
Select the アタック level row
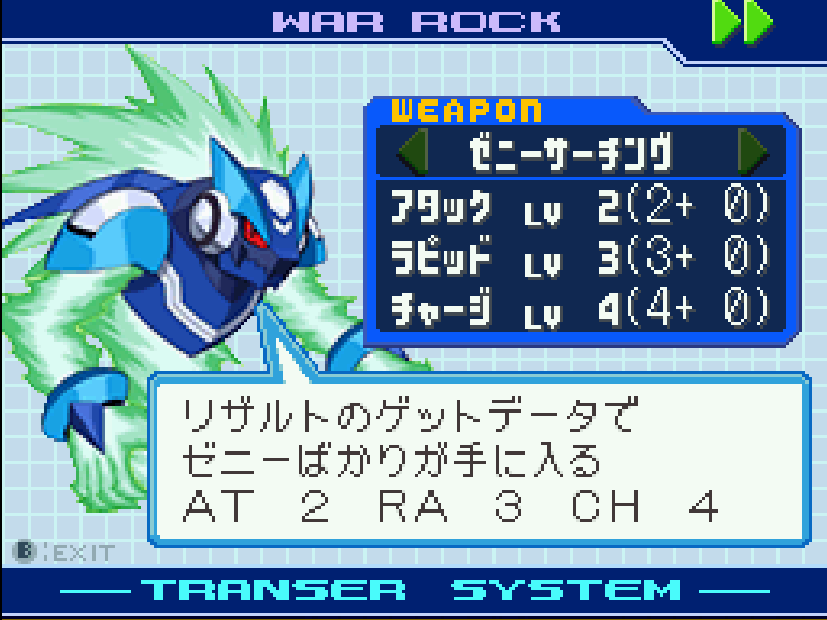click(582, 207)
